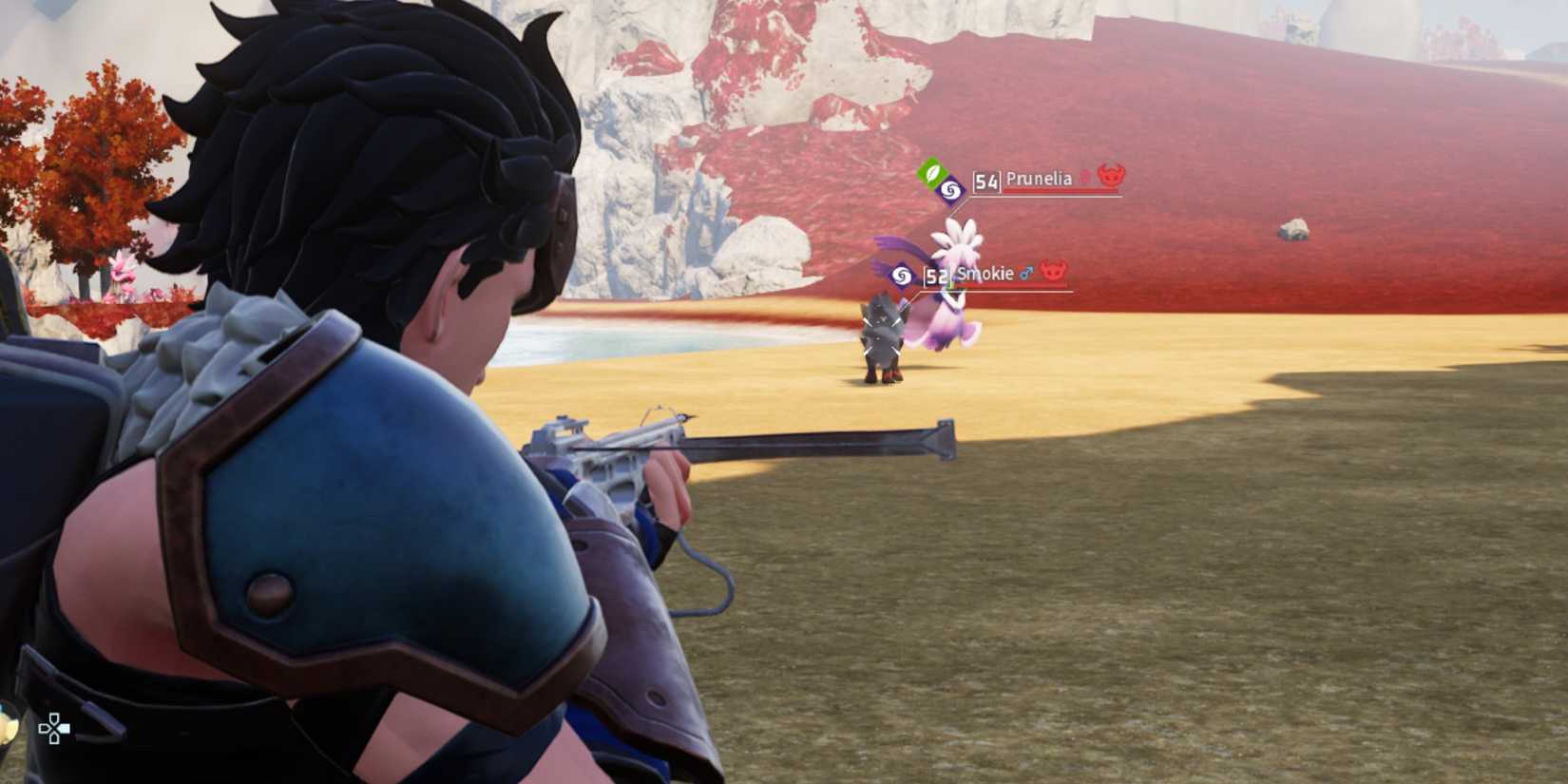Click the d-pad controller hint icon at bottom left
1568x784 pixels.
tap(54, 728)
